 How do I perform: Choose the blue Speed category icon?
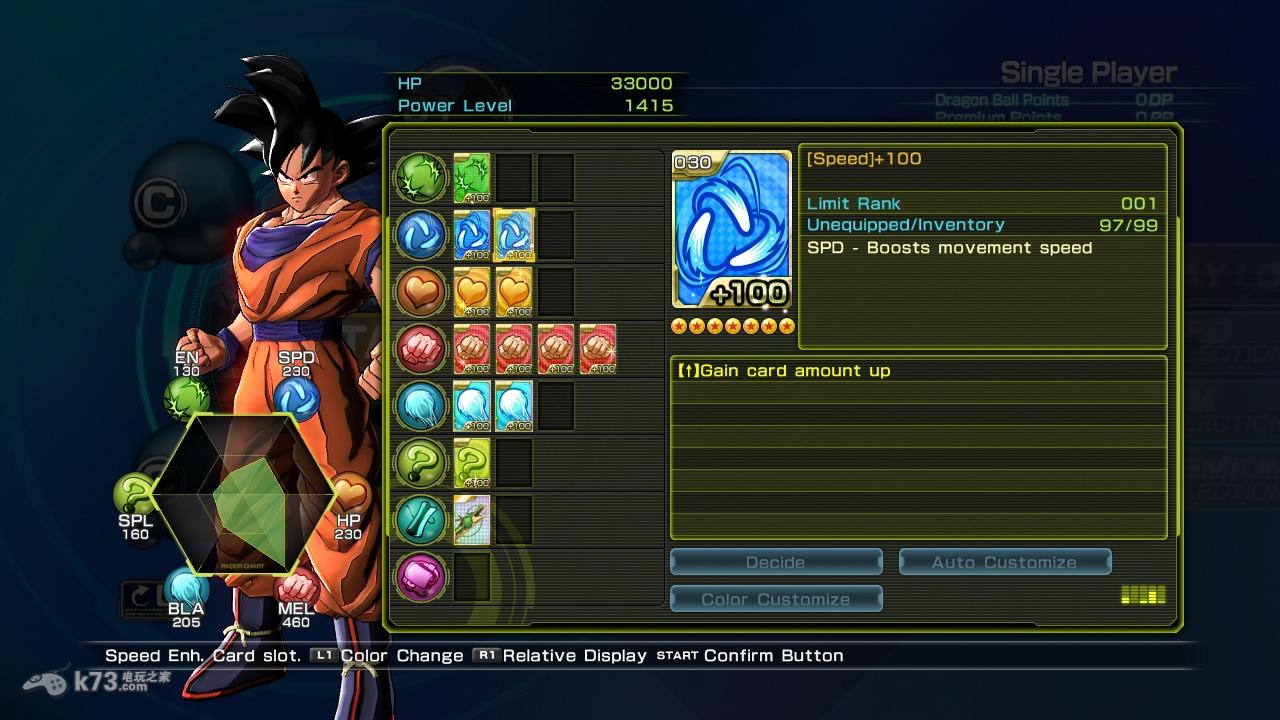[421, 235]
